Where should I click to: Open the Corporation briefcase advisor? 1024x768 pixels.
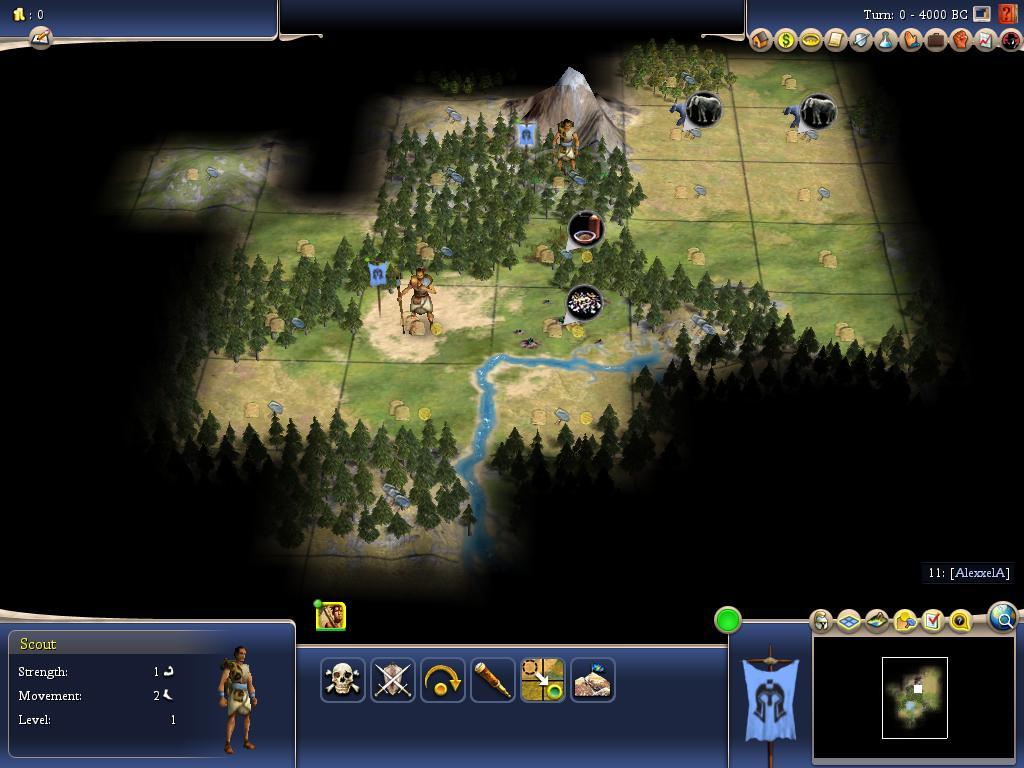pos(935,40)
